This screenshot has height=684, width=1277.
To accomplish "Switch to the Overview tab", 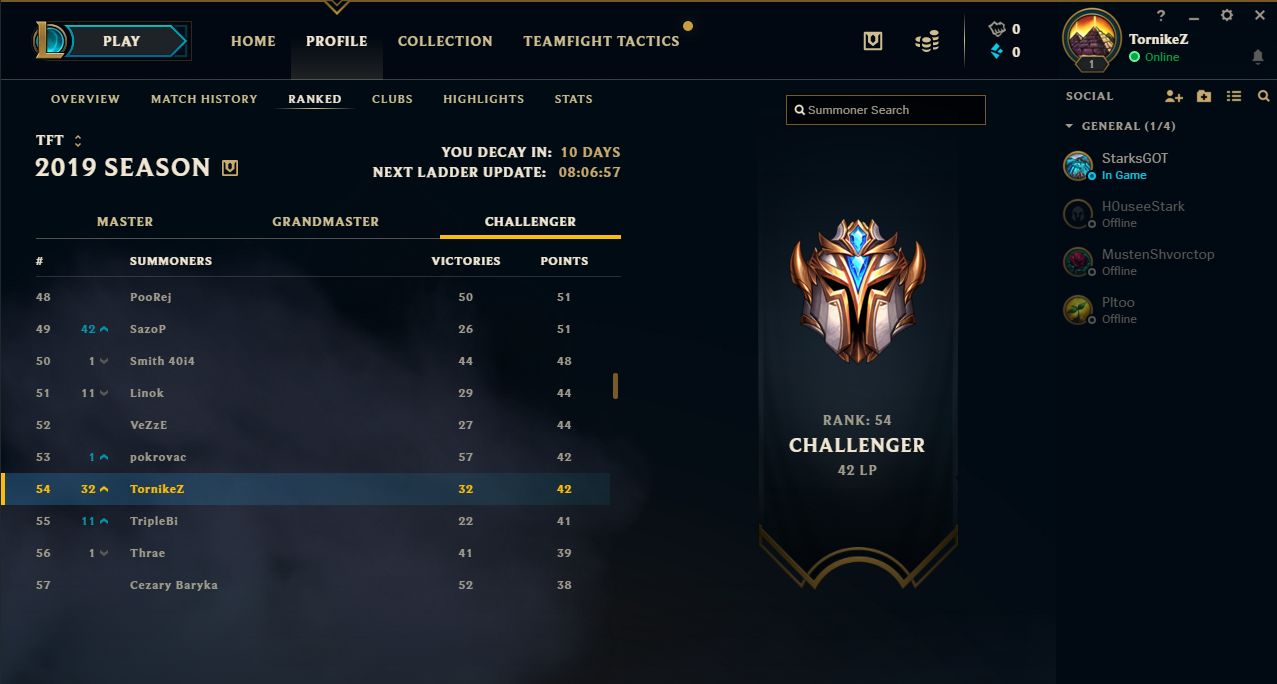I will click(85, 99).
